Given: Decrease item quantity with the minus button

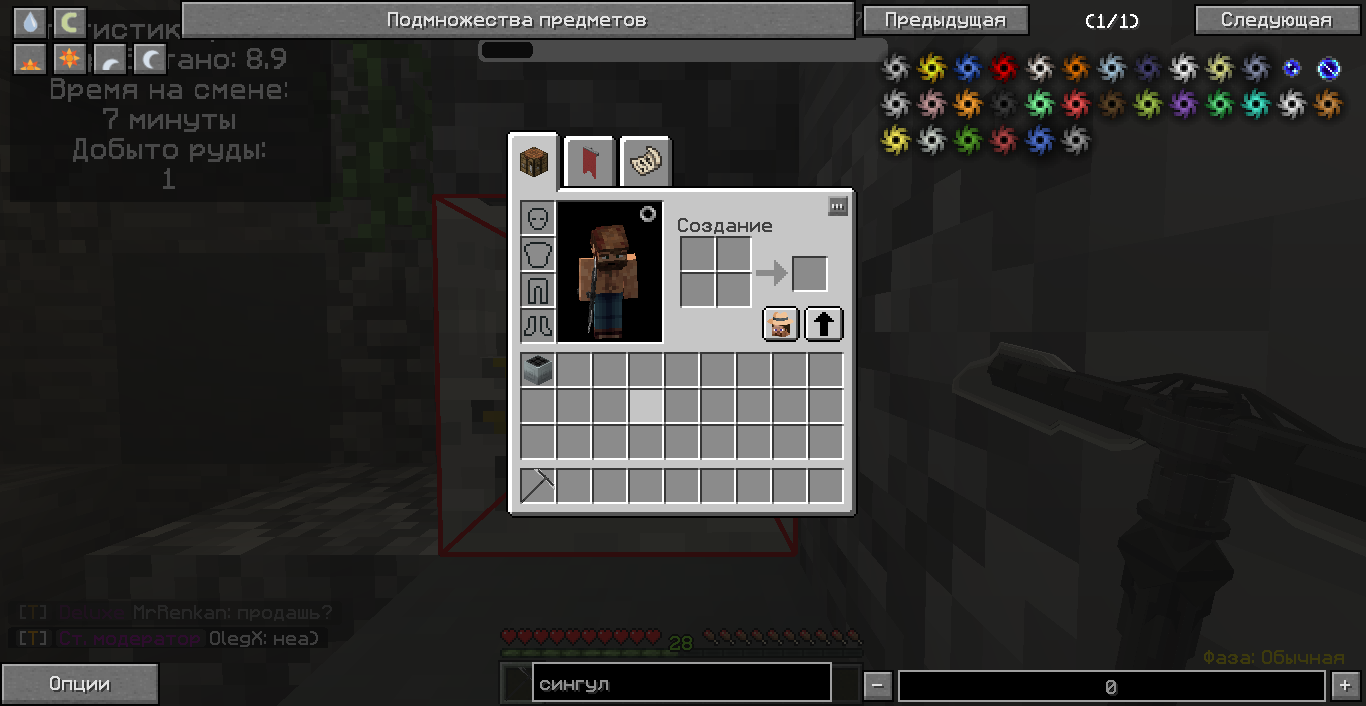Looking at the screenshot, I should click(x=877, y=686).
